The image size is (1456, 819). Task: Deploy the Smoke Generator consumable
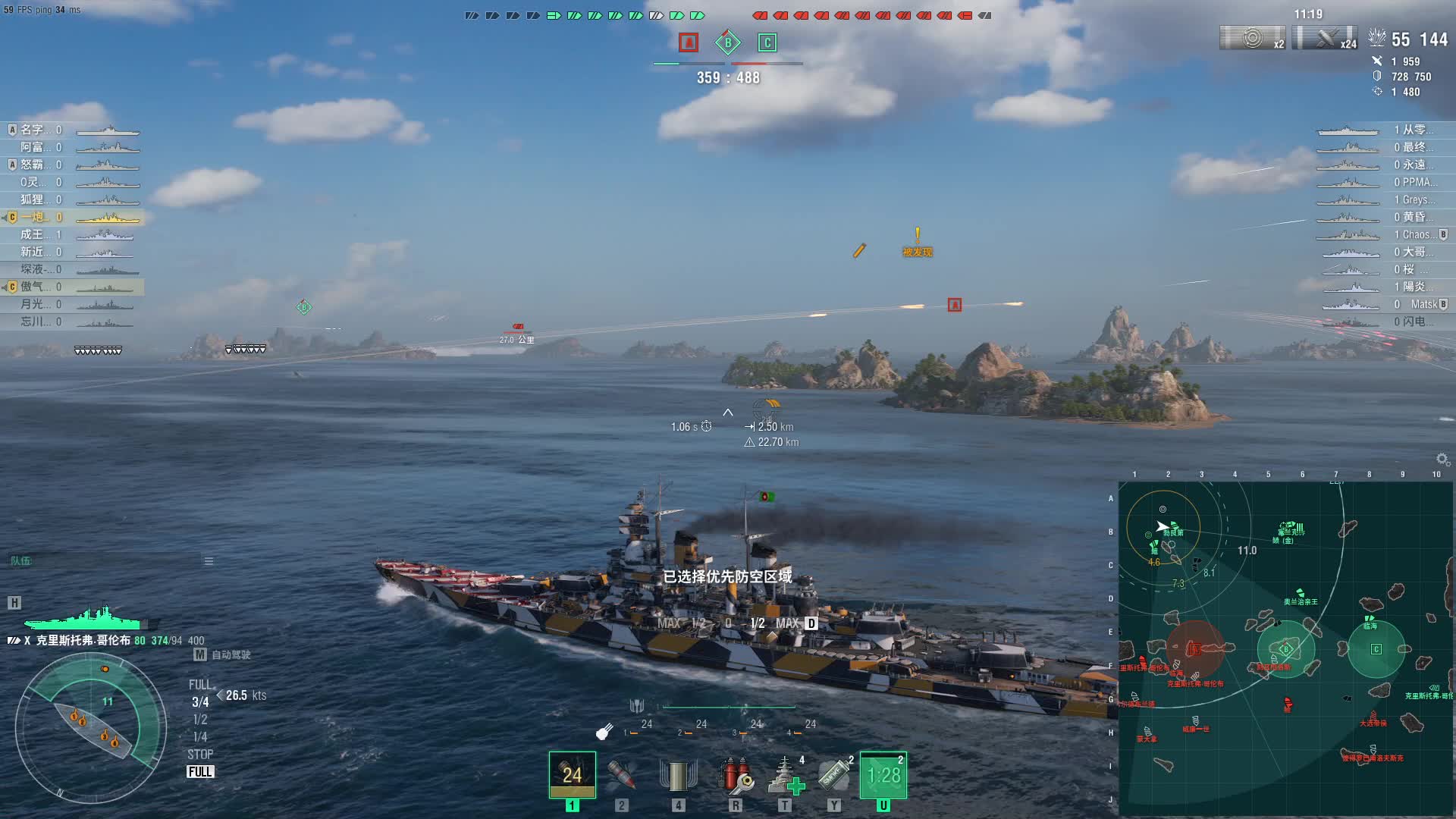tap(834, 775)
